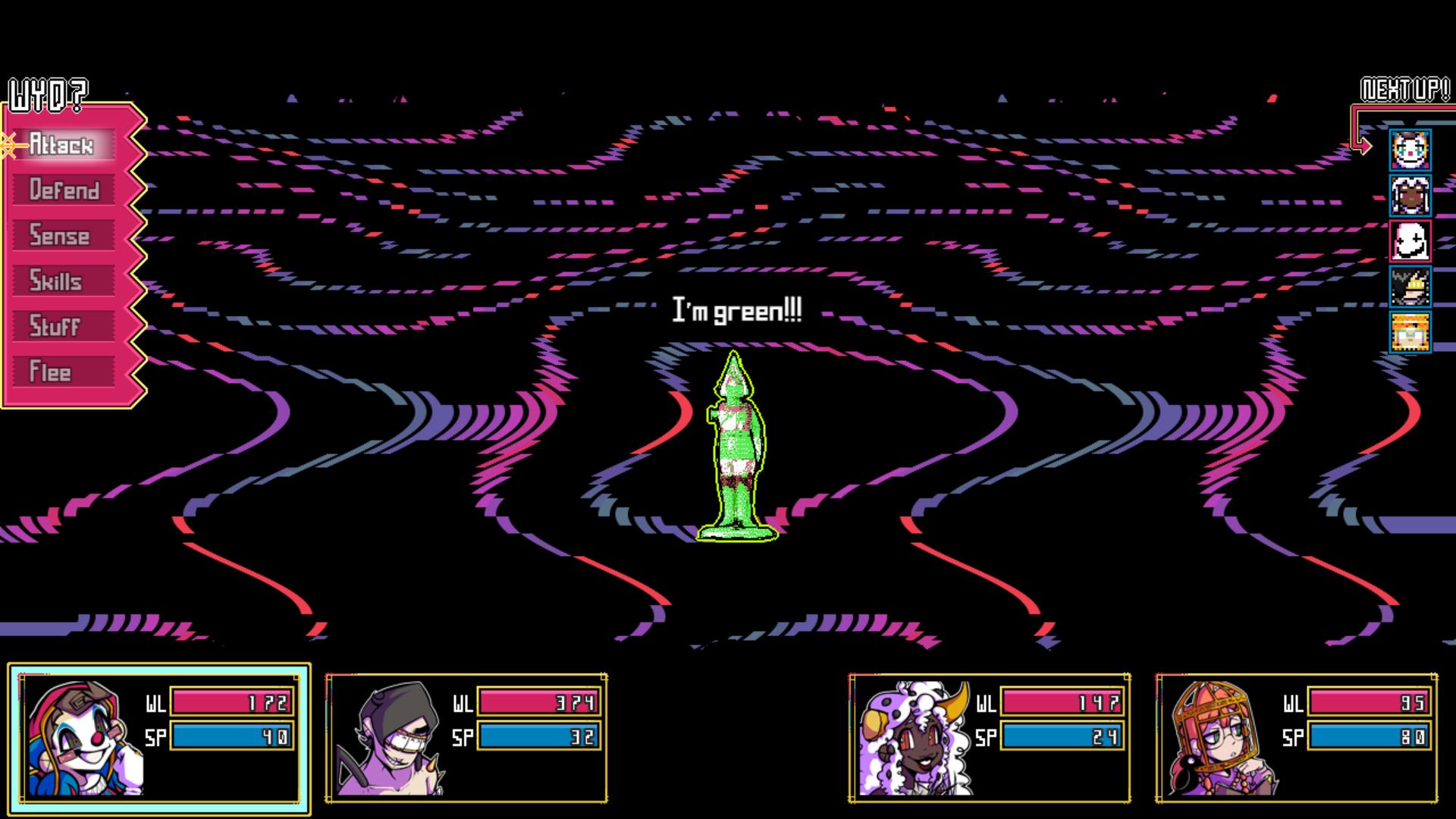Click the white ghost face turn icon
The width and height of the screenshot is (1456, 819).
point(1410,240)
